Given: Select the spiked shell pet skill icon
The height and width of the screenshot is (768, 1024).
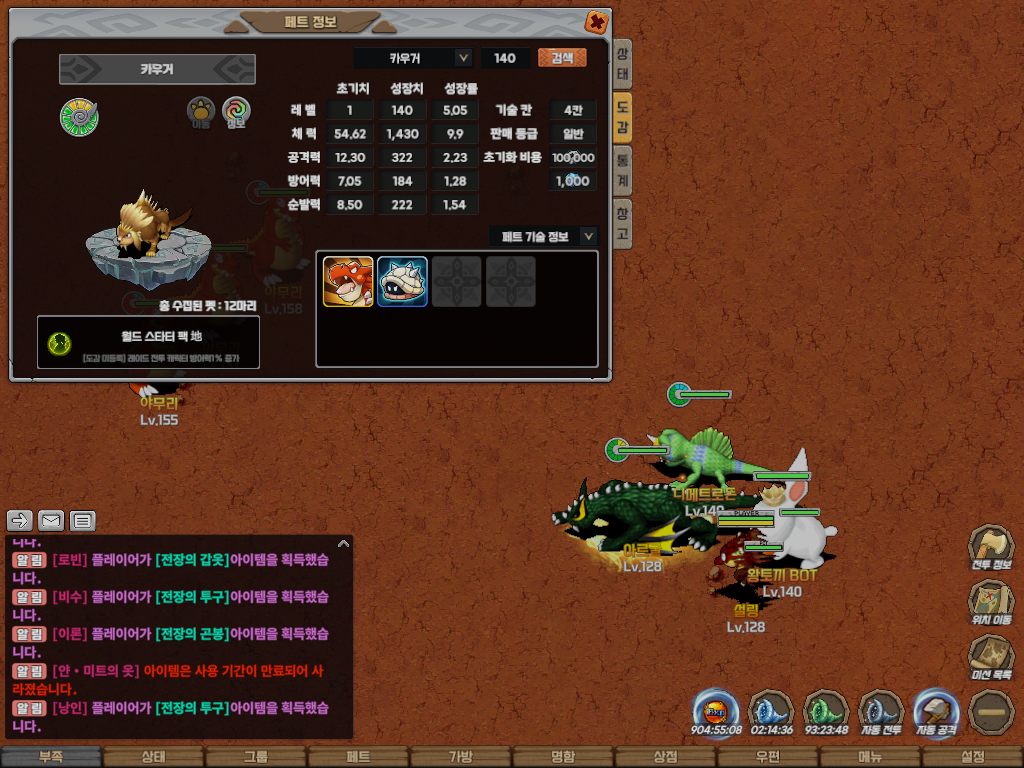Looking at the screenshot, I should (x=402, y=281).
